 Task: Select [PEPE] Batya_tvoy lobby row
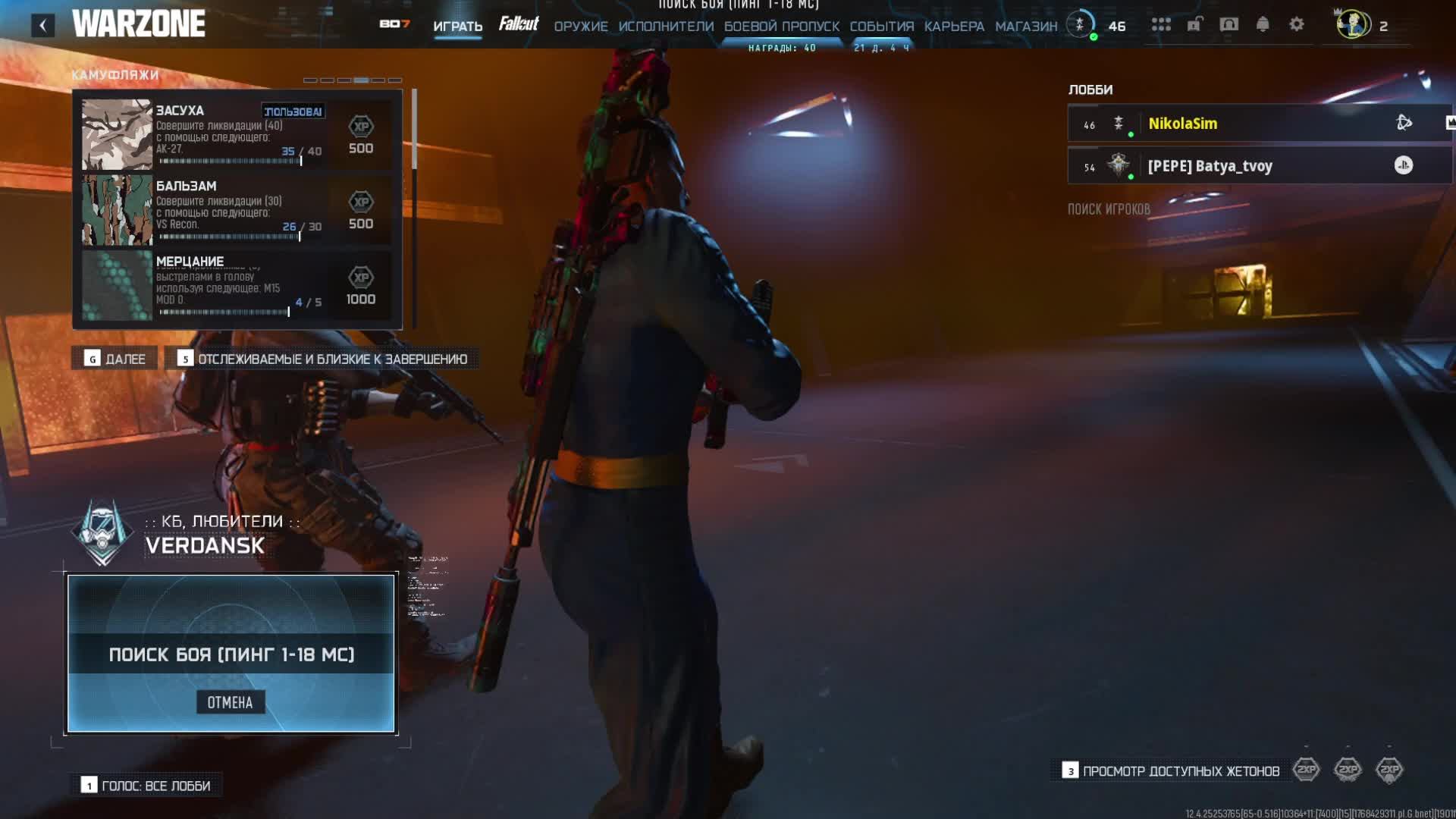1259,166
